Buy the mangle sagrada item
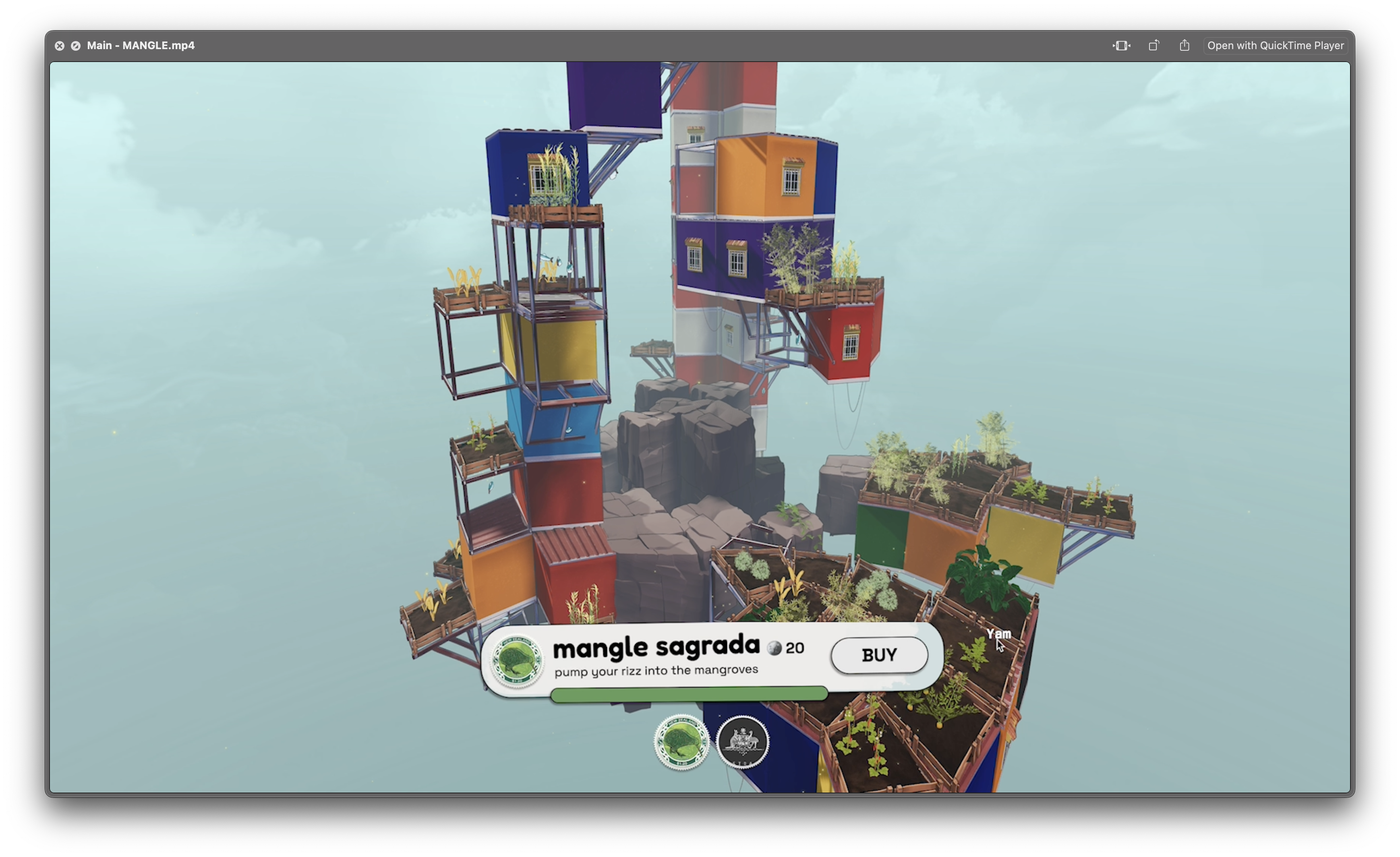This screenshot has height=857, width=1400. (x=879, y=655)
